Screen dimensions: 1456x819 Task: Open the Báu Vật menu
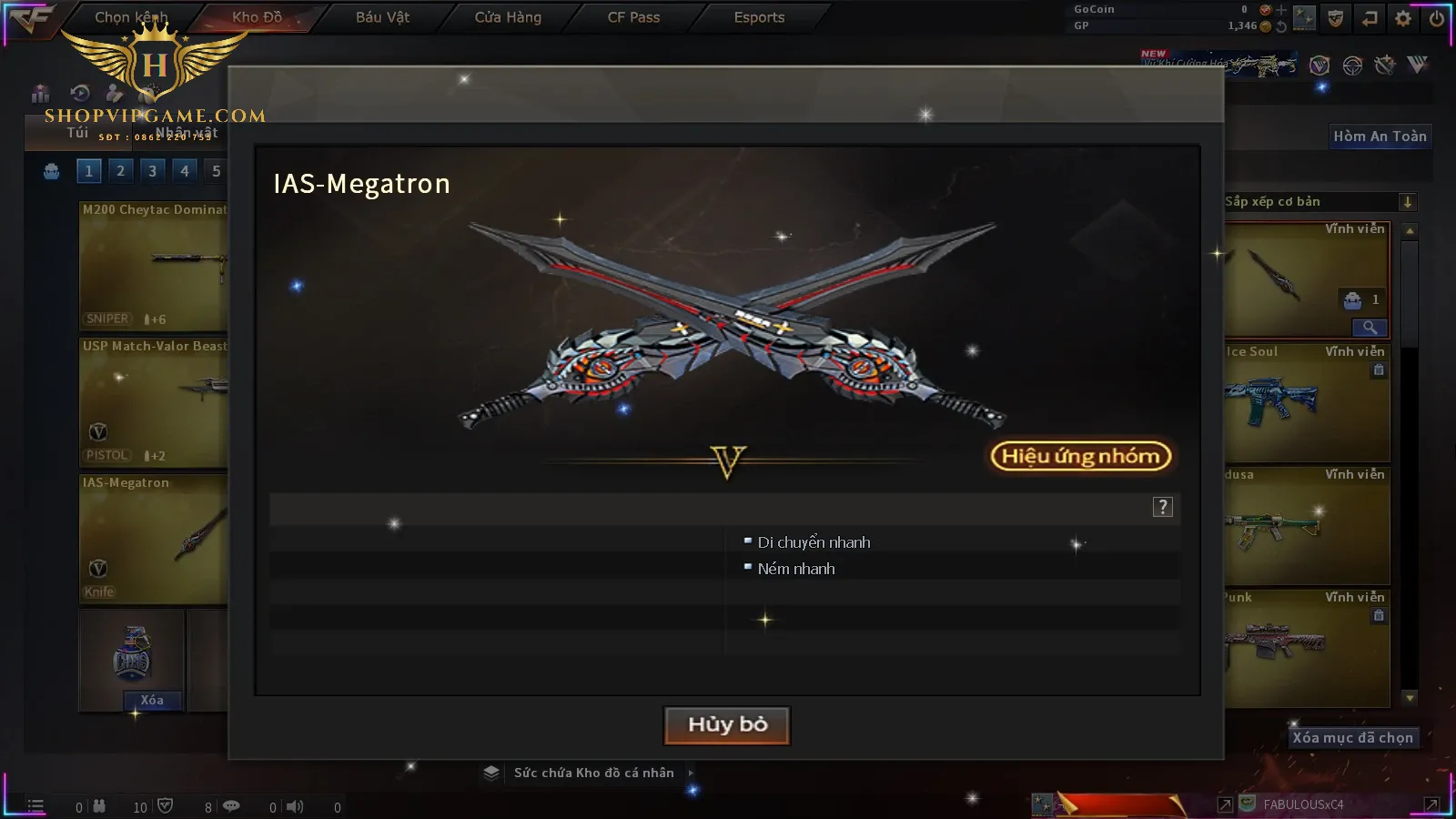[x=382, y=17]
